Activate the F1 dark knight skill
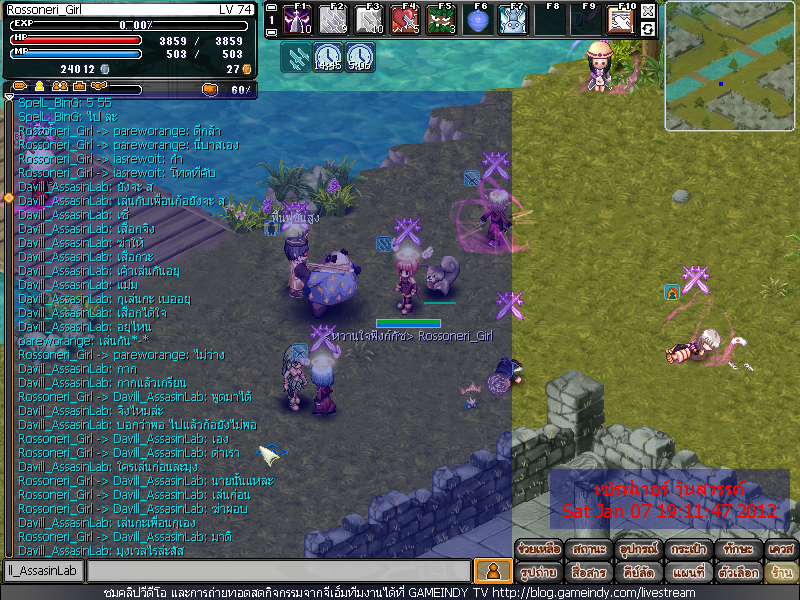The image size is (800, 600). pos(297,20)
